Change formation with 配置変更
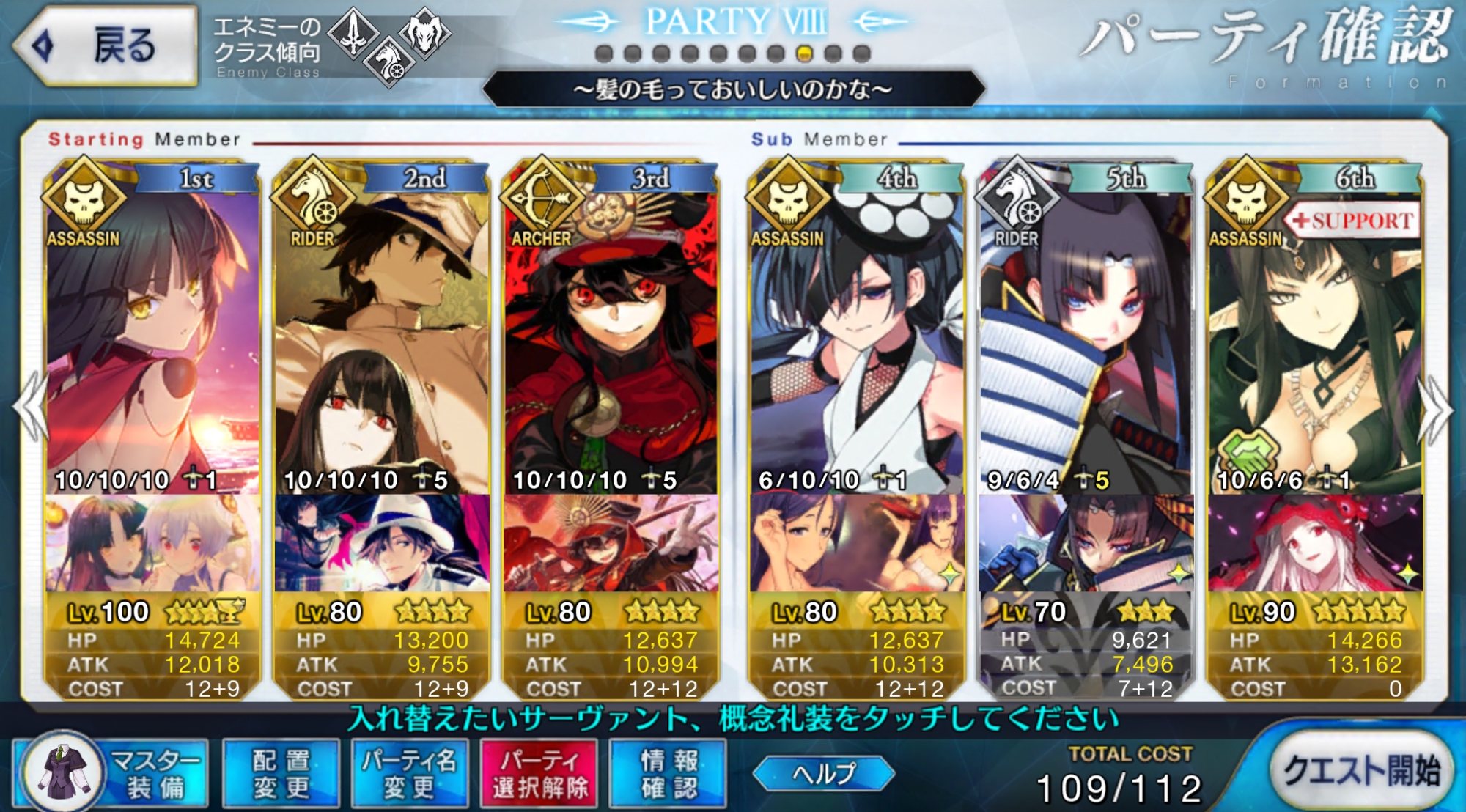This screenshot has width=1466, height=812. click(281, 774)
